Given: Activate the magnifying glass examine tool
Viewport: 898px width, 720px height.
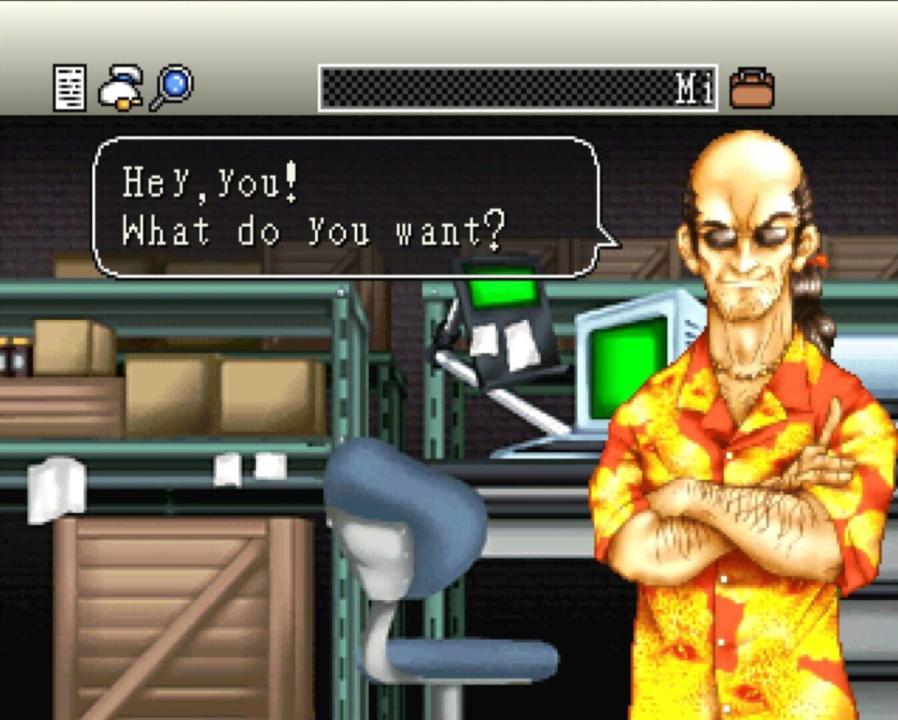Looking at the screenshot, I should point(171,88).
